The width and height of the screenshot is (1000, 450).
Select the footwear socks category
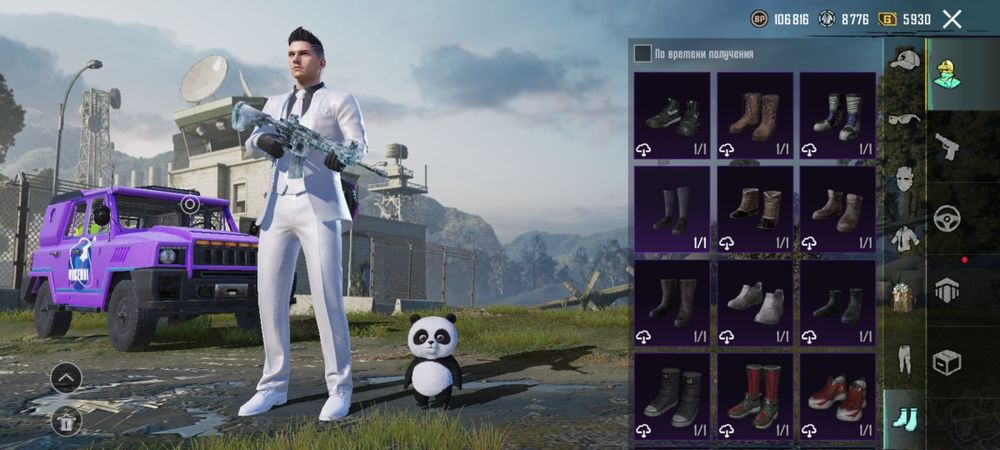click(905, 417)
